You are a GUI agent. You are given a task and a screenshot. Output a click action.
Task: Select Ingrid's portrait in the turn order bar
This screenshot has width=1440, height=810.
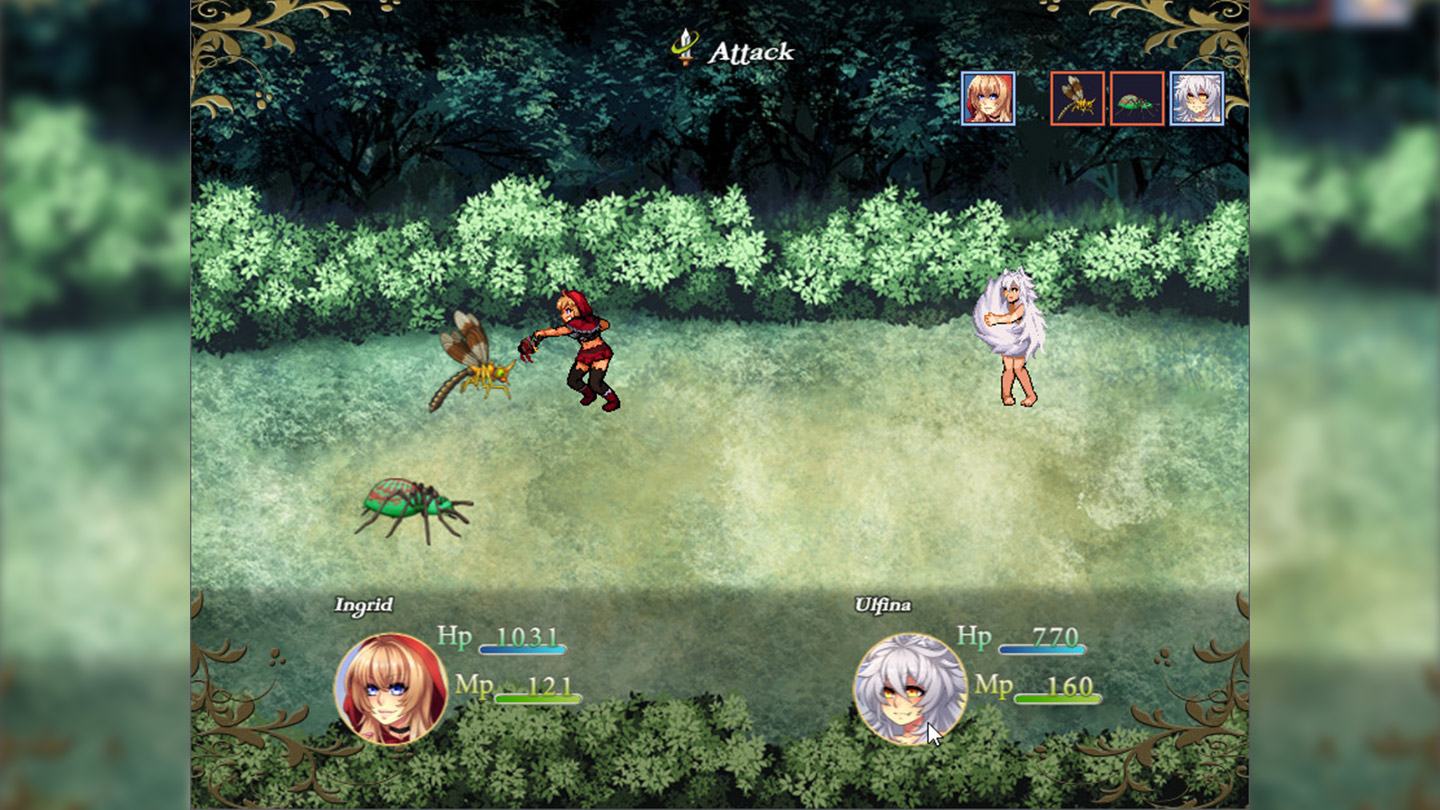click(988, 100)
